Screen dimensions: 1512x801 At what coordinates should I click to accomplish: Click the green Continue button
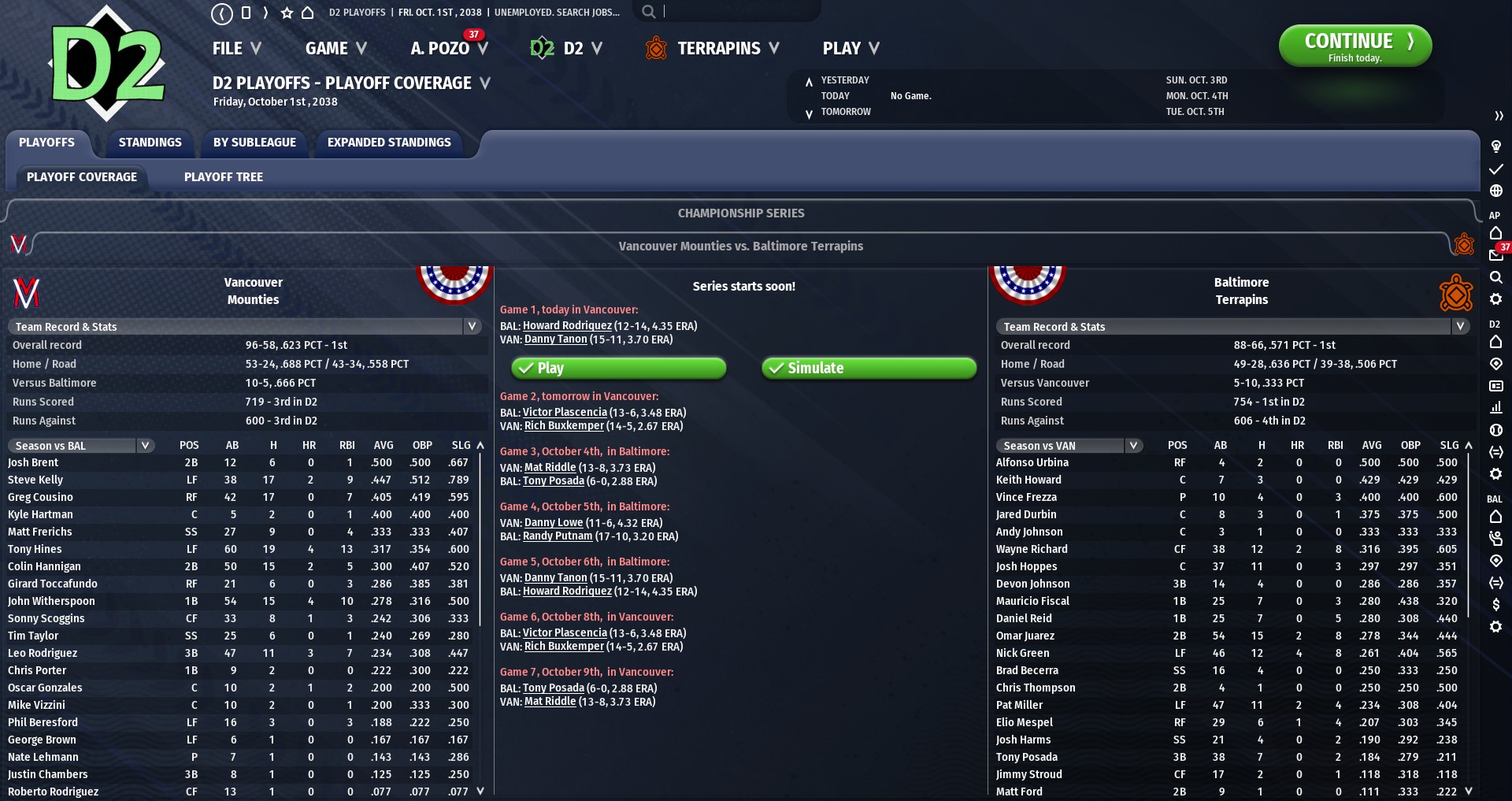[1354, 46]
